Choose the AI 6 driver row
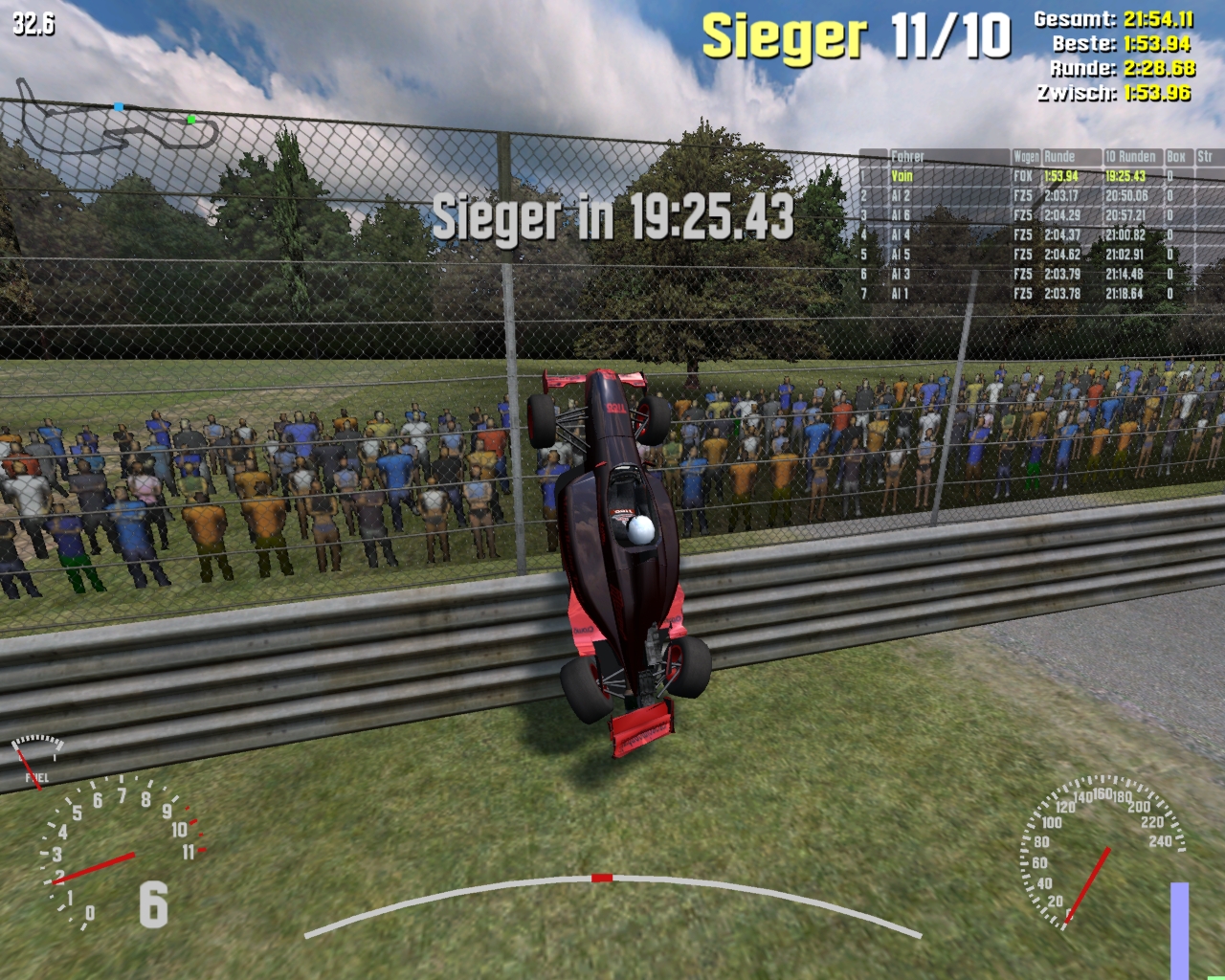The width and height of the screenshot is (1225, 980). click(x=901, y=215)
